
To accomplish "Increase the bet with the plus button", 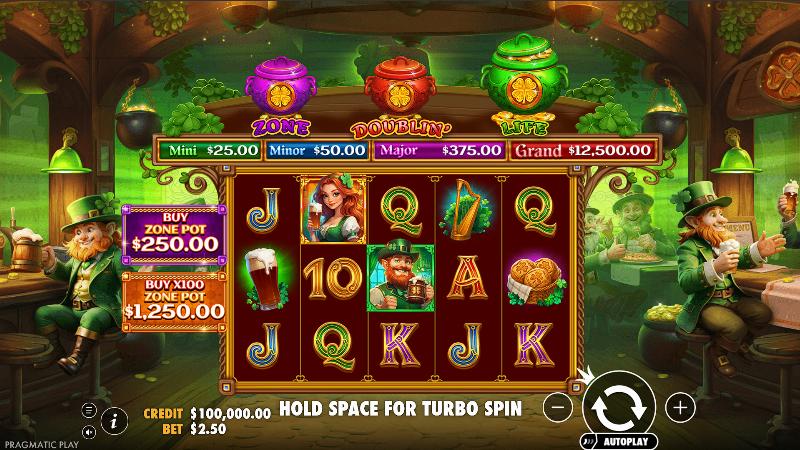I will pos(680,407).
